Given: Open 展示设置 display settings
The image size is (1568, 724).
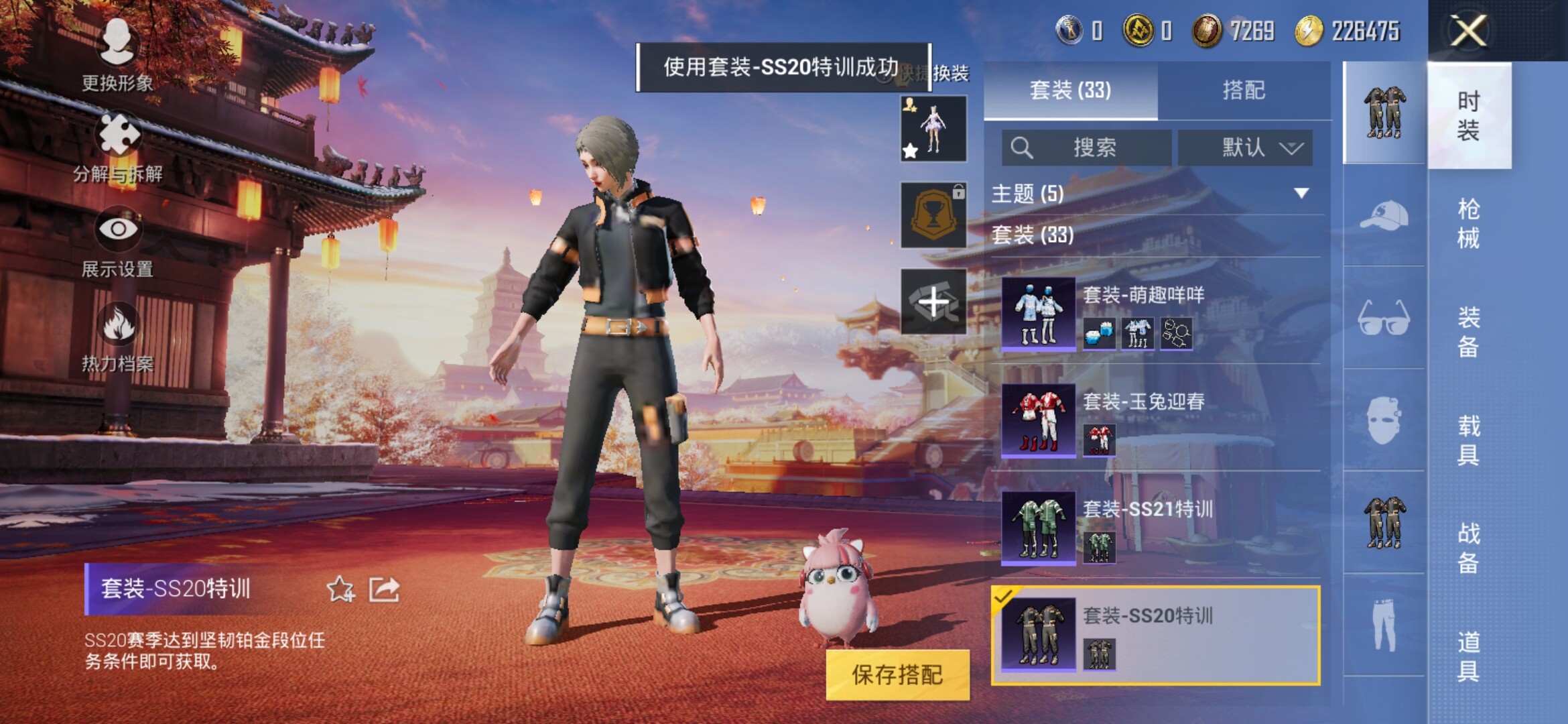Looking at the screenshot, I should click(x=118, y=241).
